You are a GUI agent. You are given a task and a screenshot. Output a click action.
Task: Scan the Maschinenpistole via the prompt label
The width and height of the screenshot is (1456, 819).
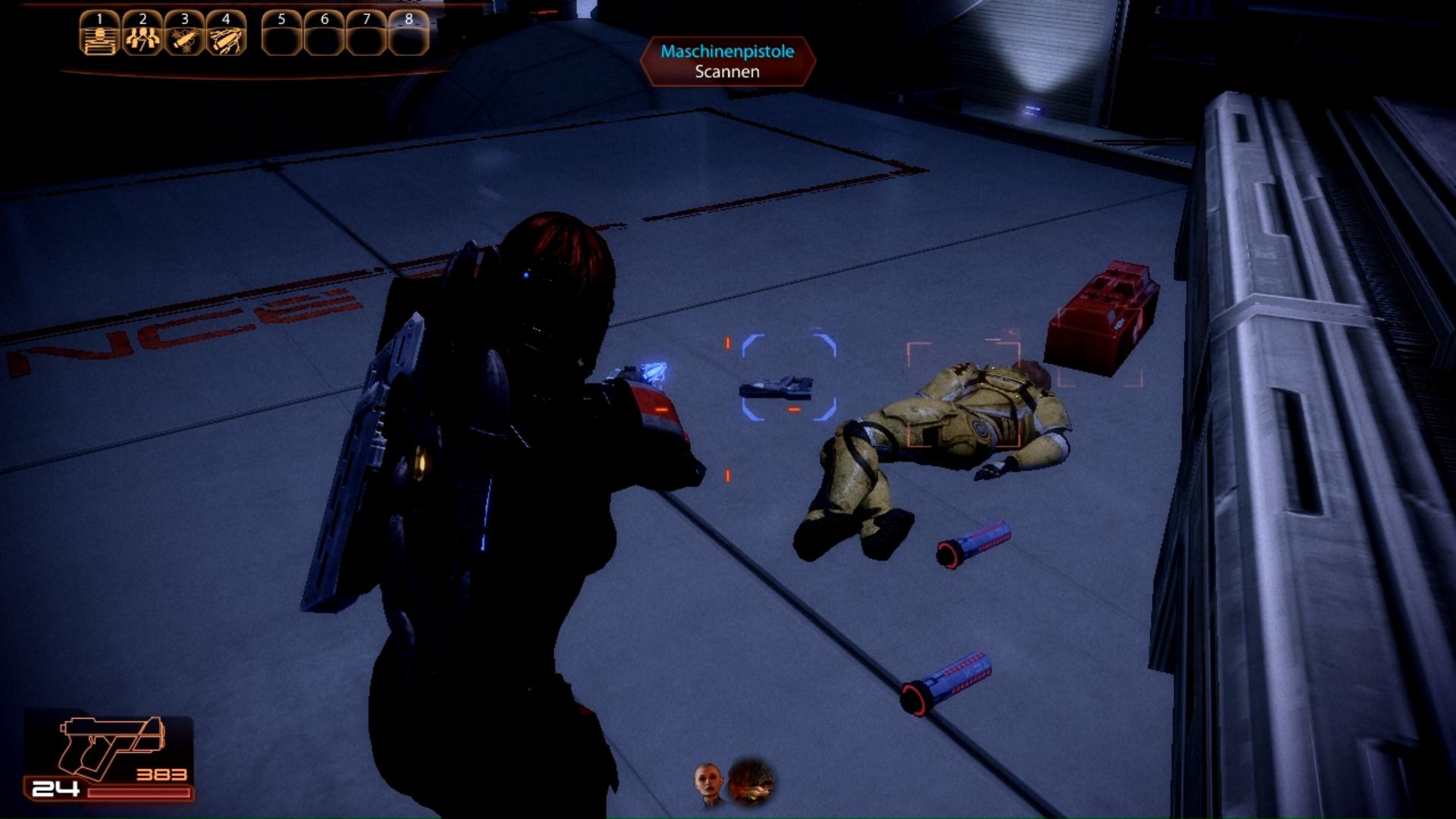727,61
